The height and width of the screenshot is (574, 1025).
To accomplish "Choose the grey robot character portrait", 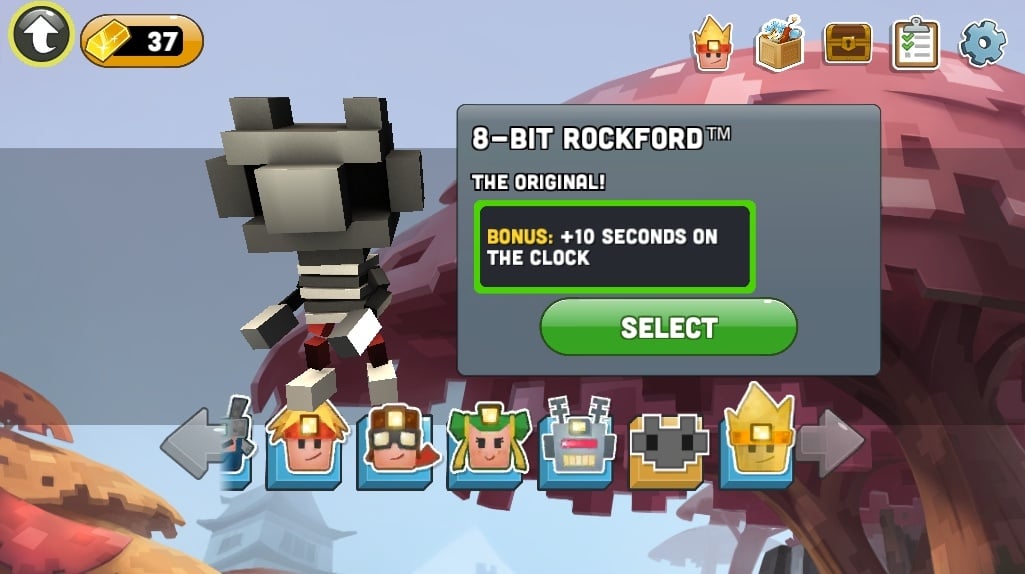I will [x=577, y=446].
